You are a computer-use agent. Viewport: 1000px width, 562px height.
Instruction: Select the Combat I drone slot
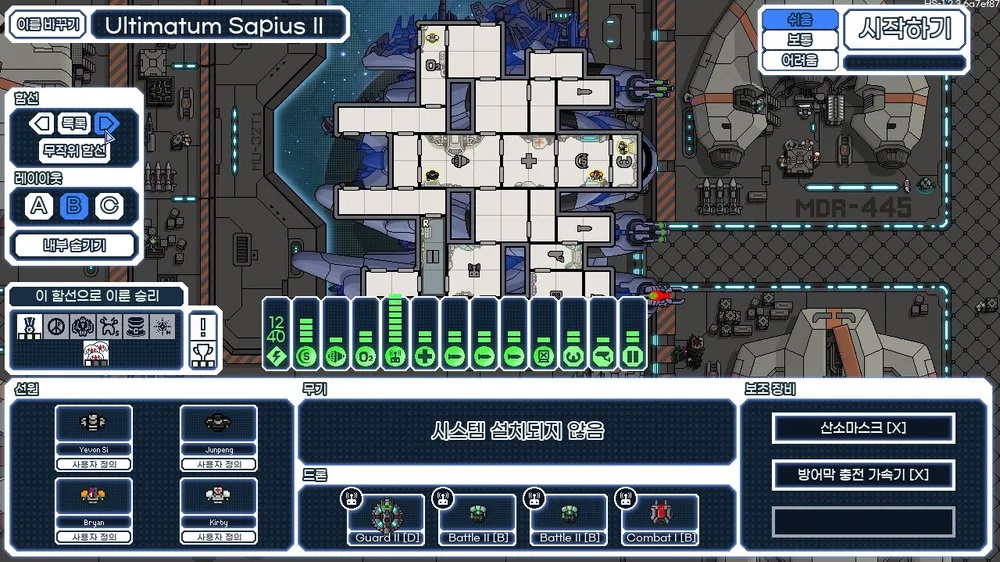click(660, 517)
